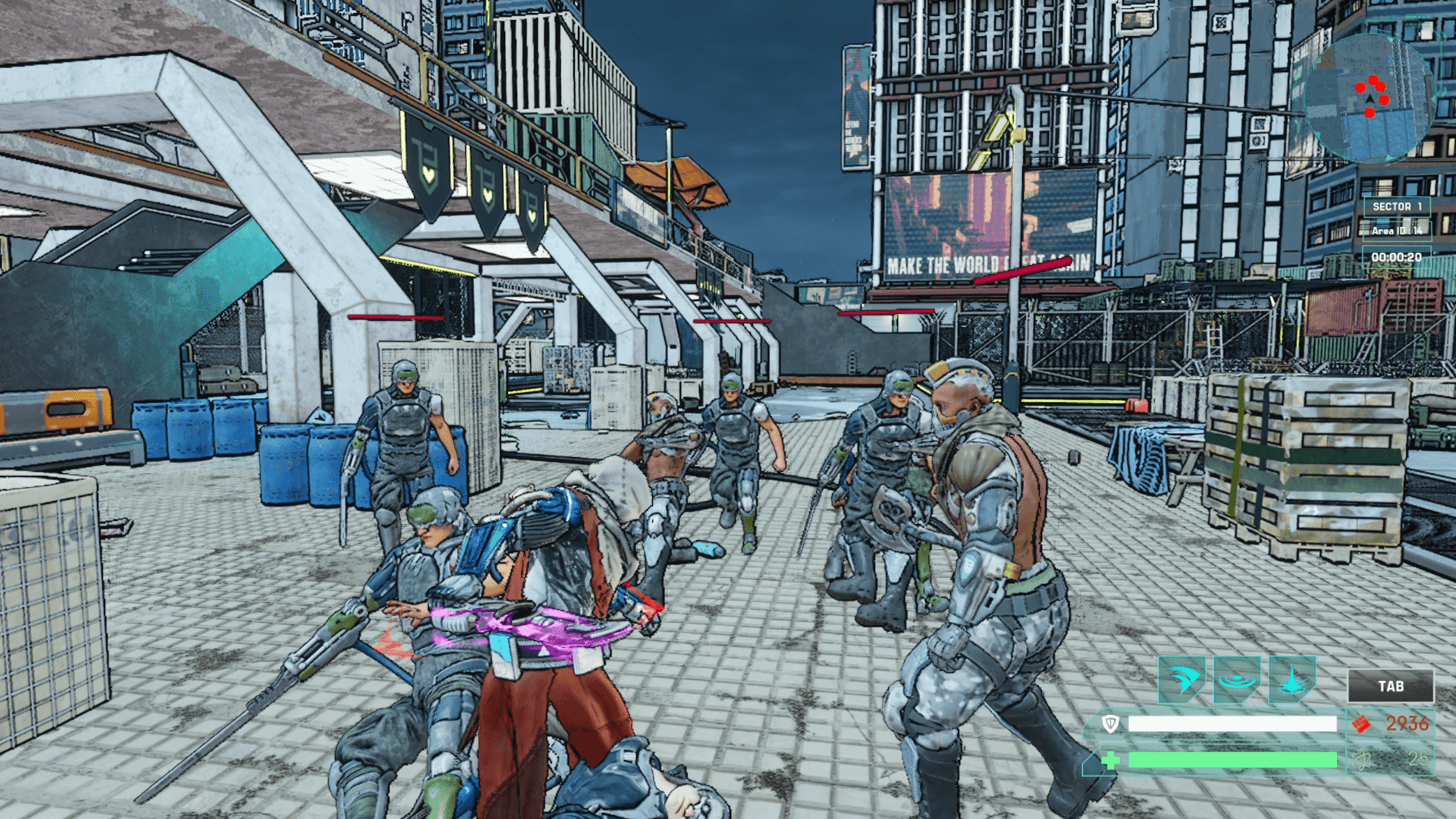Select the dash ability icon
1456x819 pixels.
point(1182,679)
